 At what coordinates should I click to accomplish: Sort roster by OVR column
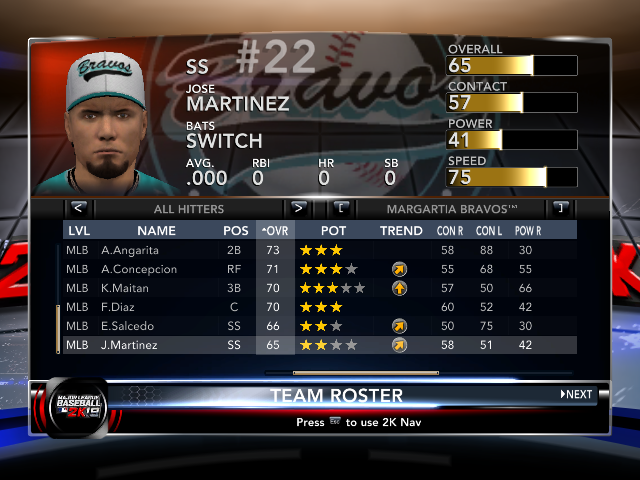(x=274, y=231)
